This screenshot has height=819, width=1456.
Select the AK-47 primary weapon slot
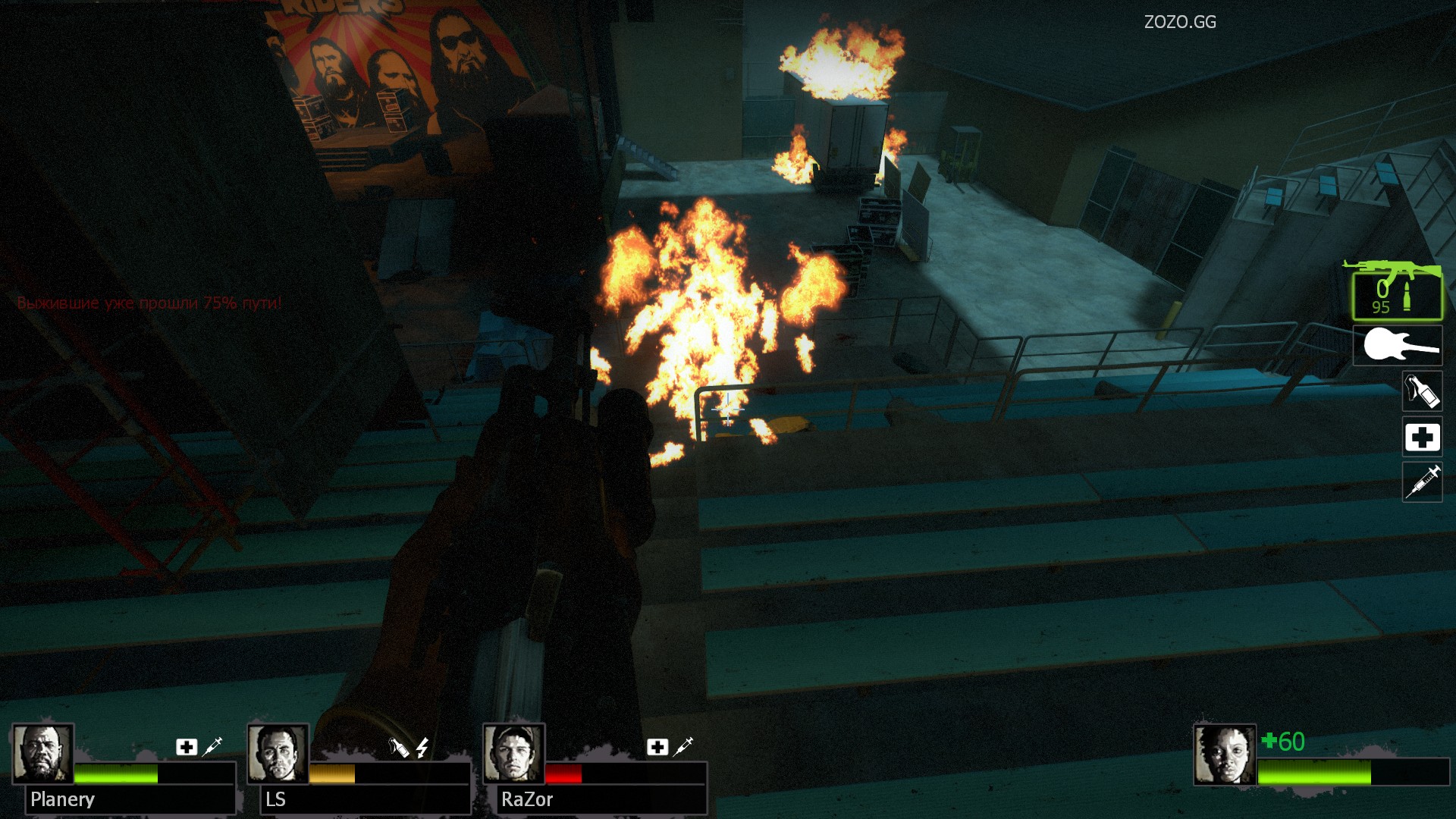click(x=1397, y=292)
